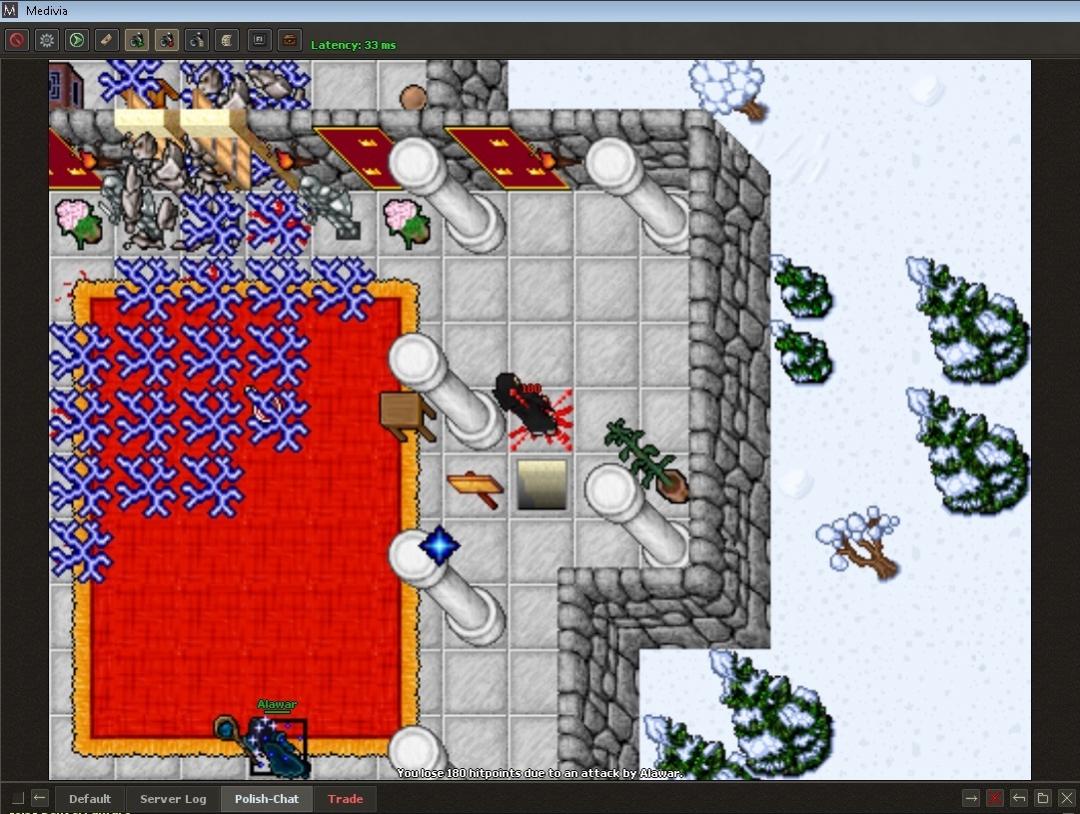Click the right arrow chat tab button
The height and width of the screenshot is (814, 1080).
point(971,797)
